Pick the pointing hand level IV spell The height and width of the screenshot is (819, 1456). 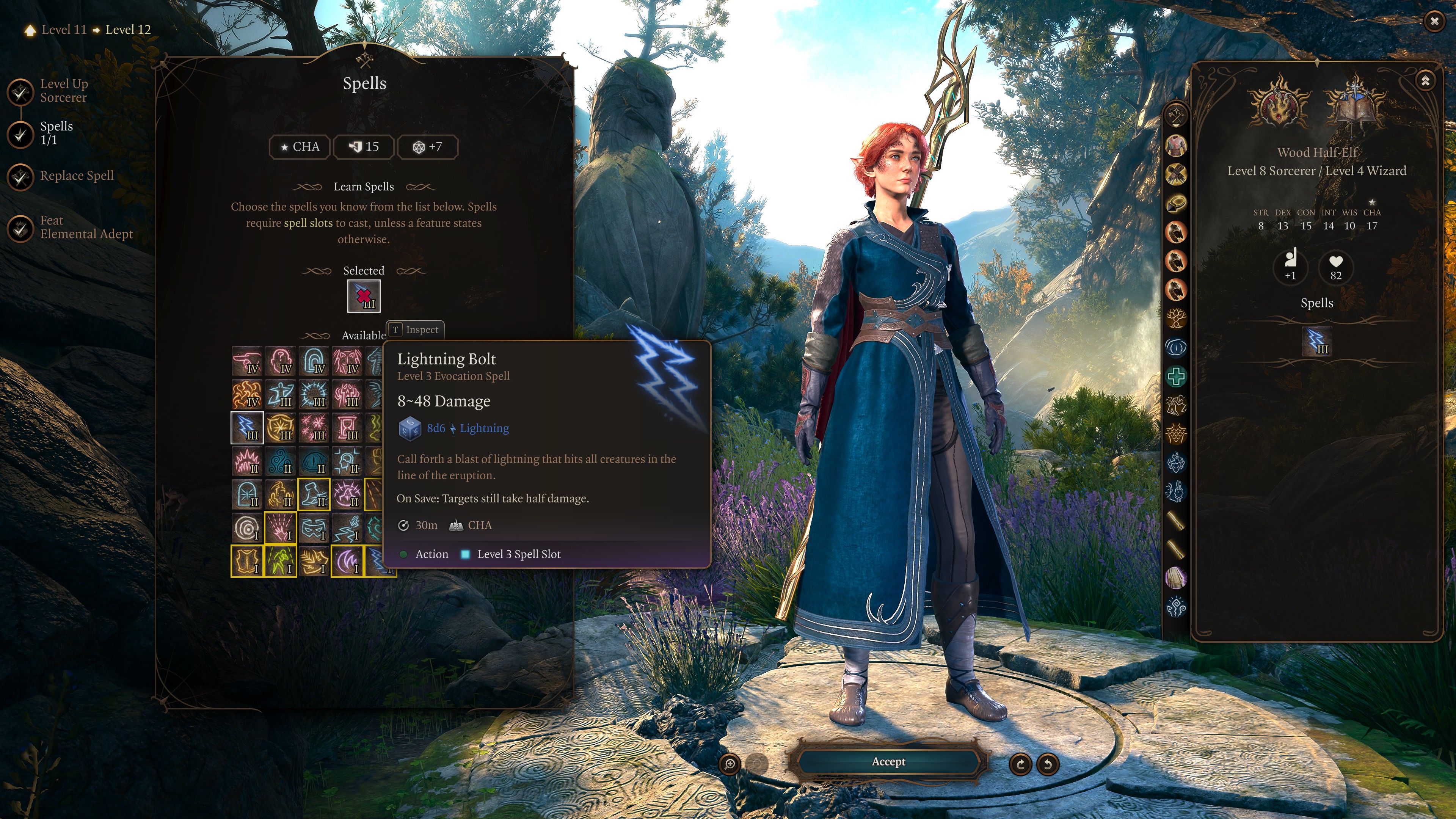point(247,361)
